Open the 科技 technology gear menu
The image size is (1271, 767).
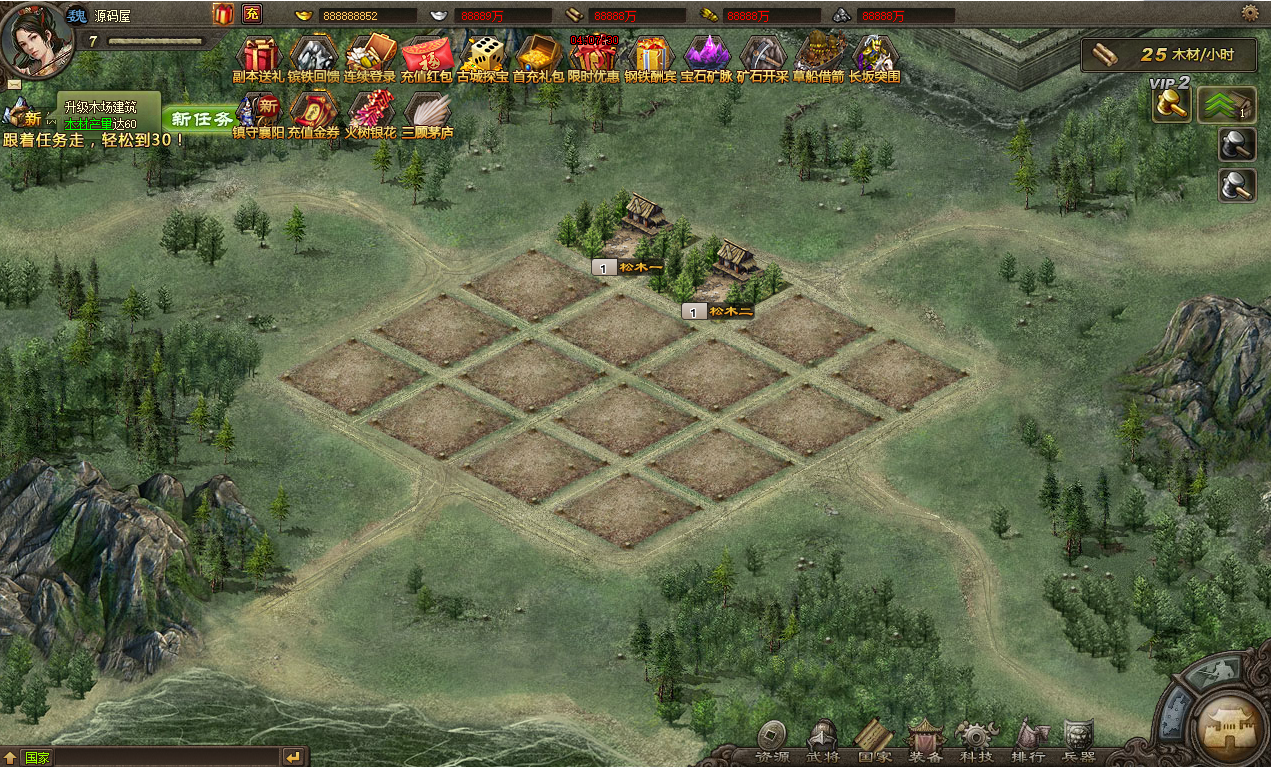(976, 741)
